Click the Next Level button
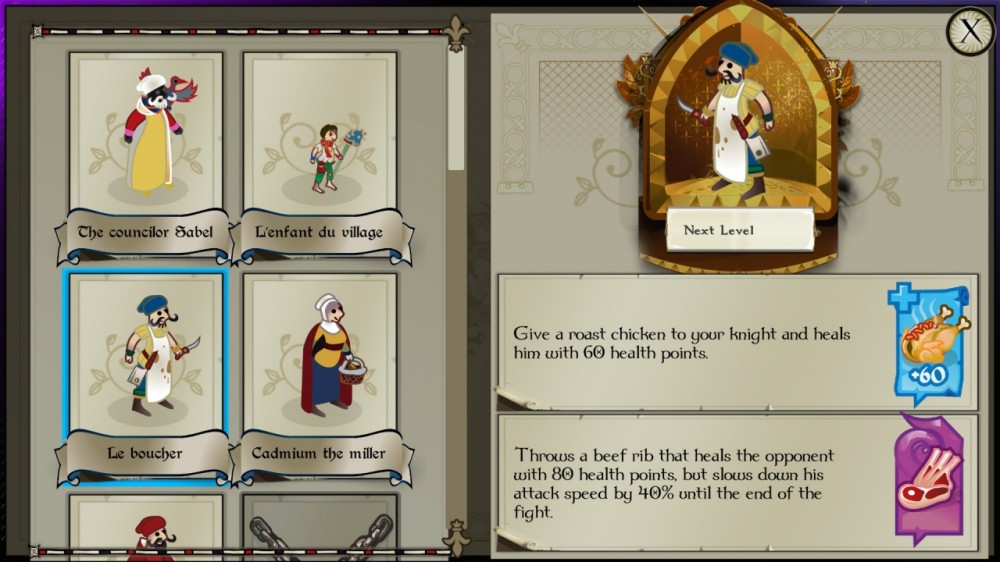 [740, 230]
